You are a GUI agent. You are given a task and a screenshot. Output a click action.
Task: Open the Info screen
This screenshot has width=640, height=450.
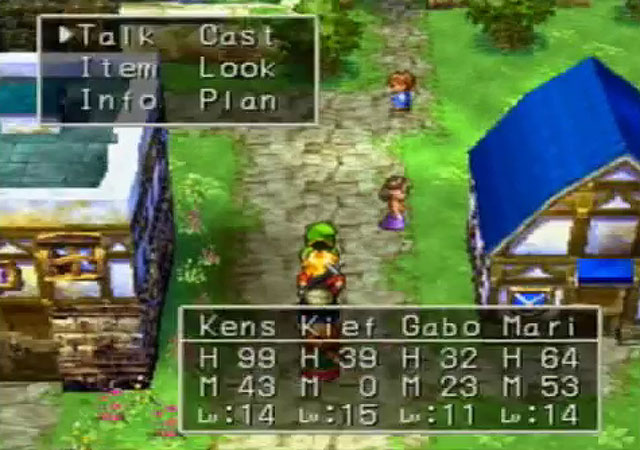[x=117, y=100]
